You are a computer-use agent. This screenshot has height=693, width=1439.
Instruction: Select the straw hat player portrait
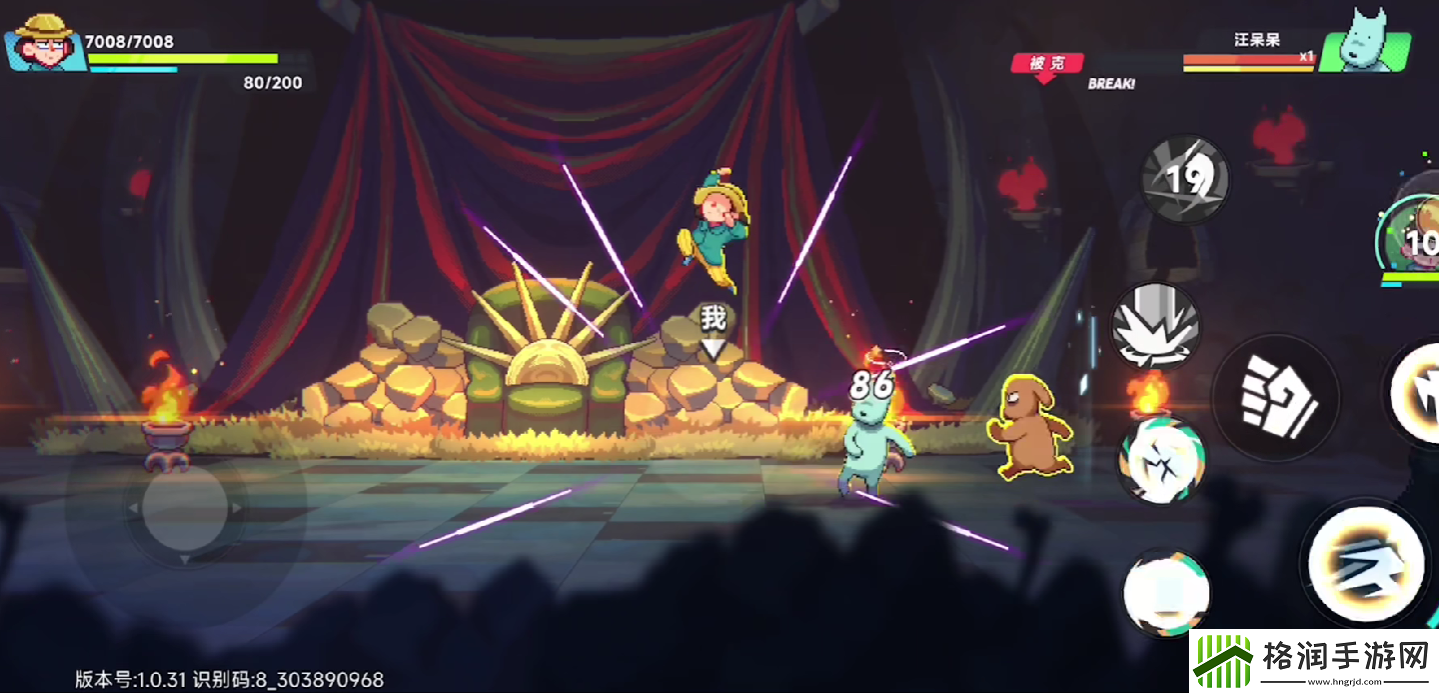(x=44, y=43)
